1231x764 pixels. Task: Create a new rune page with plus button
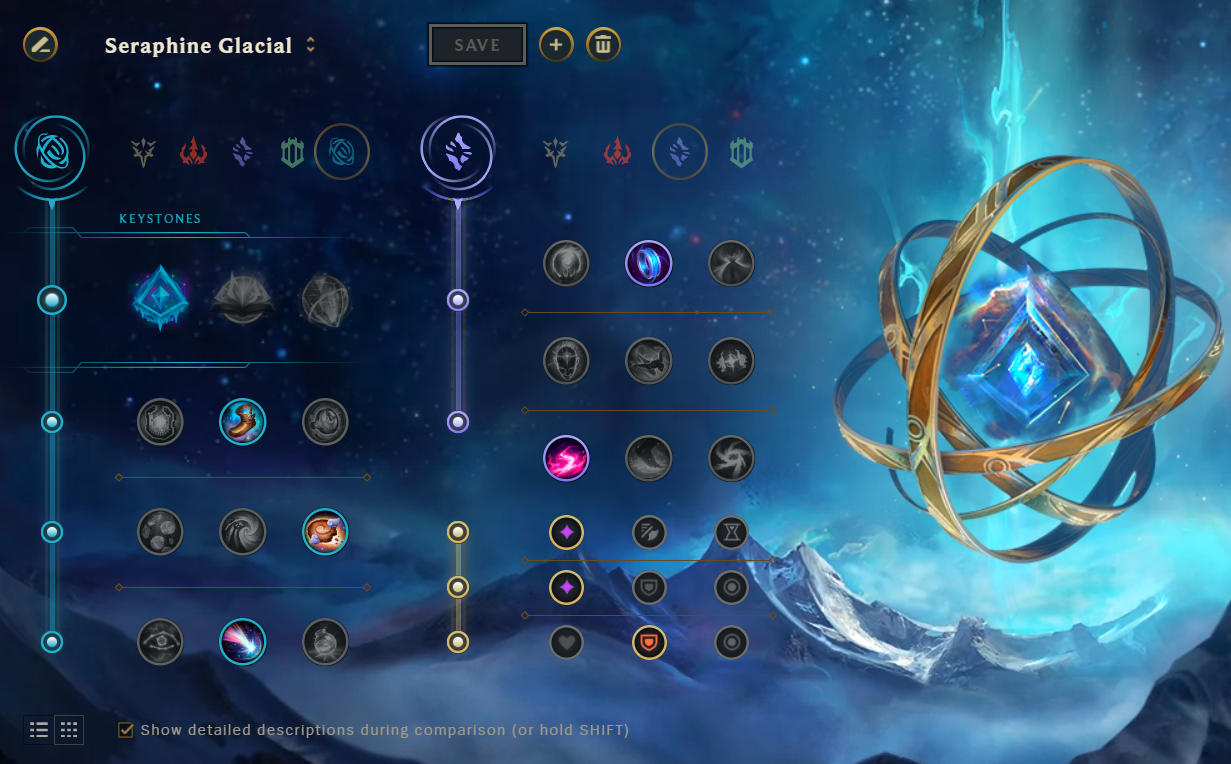[556, 45]
